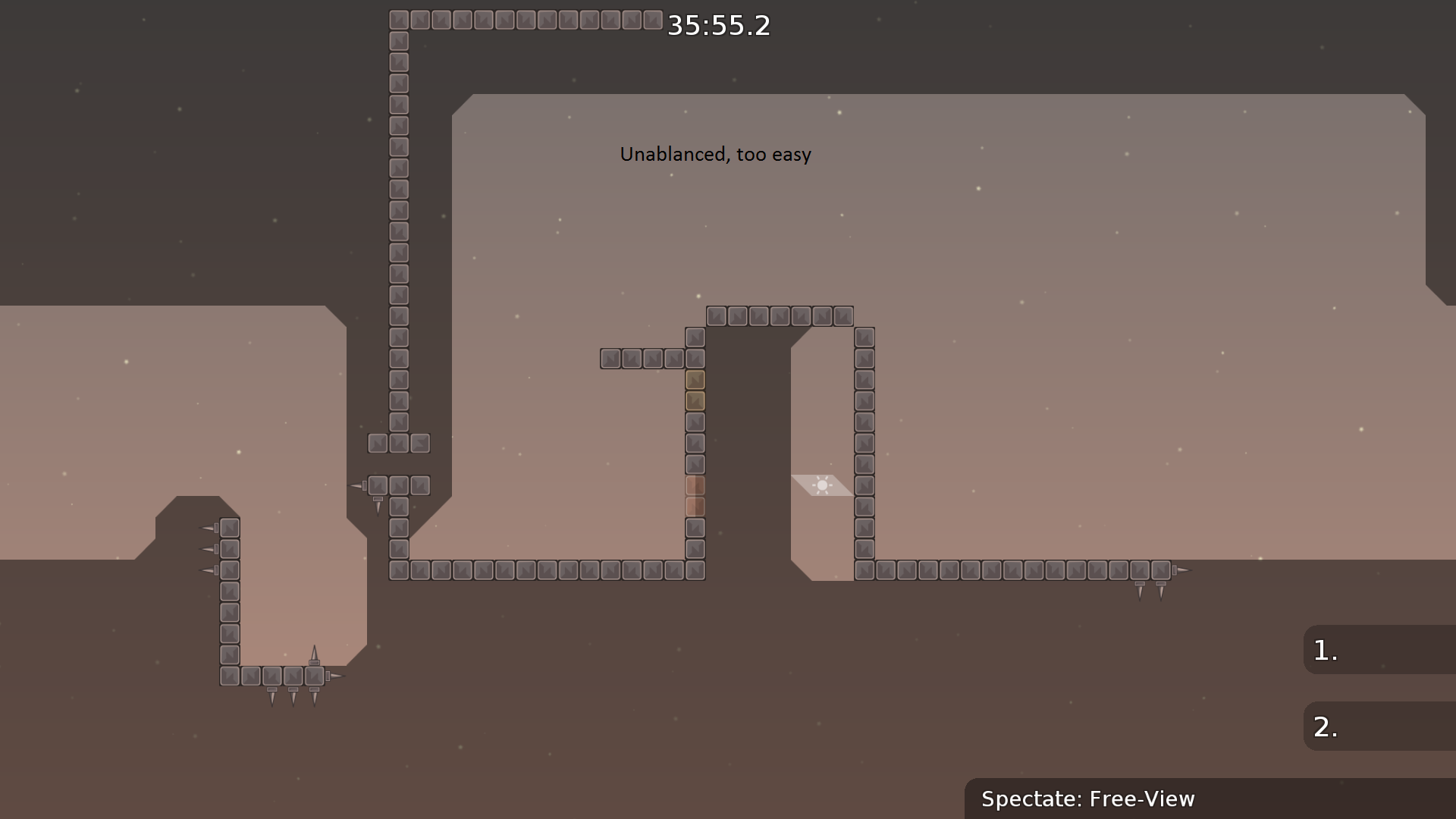Click the upper reddish translucent block
This screenshot has height=819, width=1456.
point(695,485)
